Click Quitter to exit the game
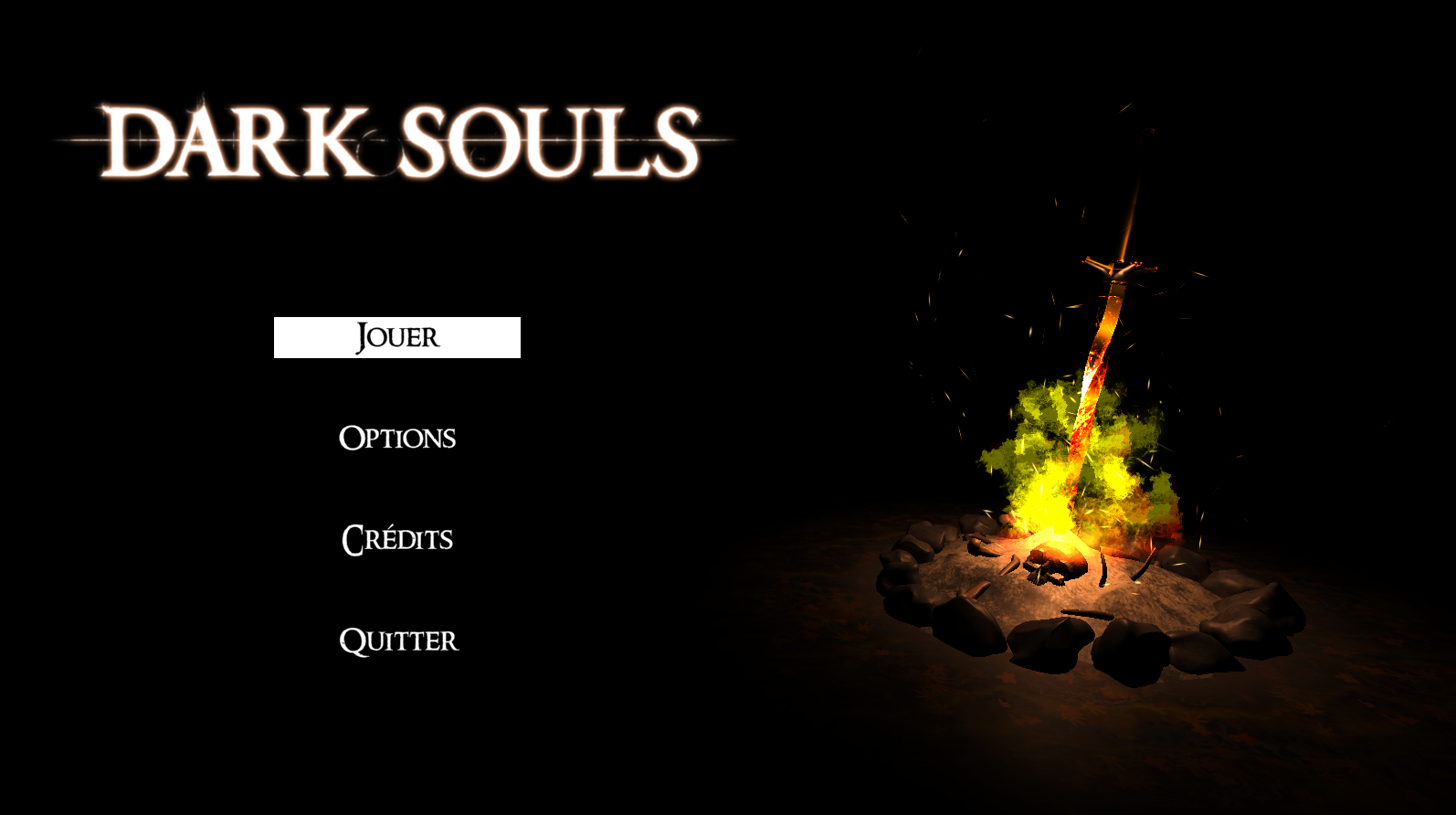The width and height of the screenshot is (1456, 815). point(398,640)
